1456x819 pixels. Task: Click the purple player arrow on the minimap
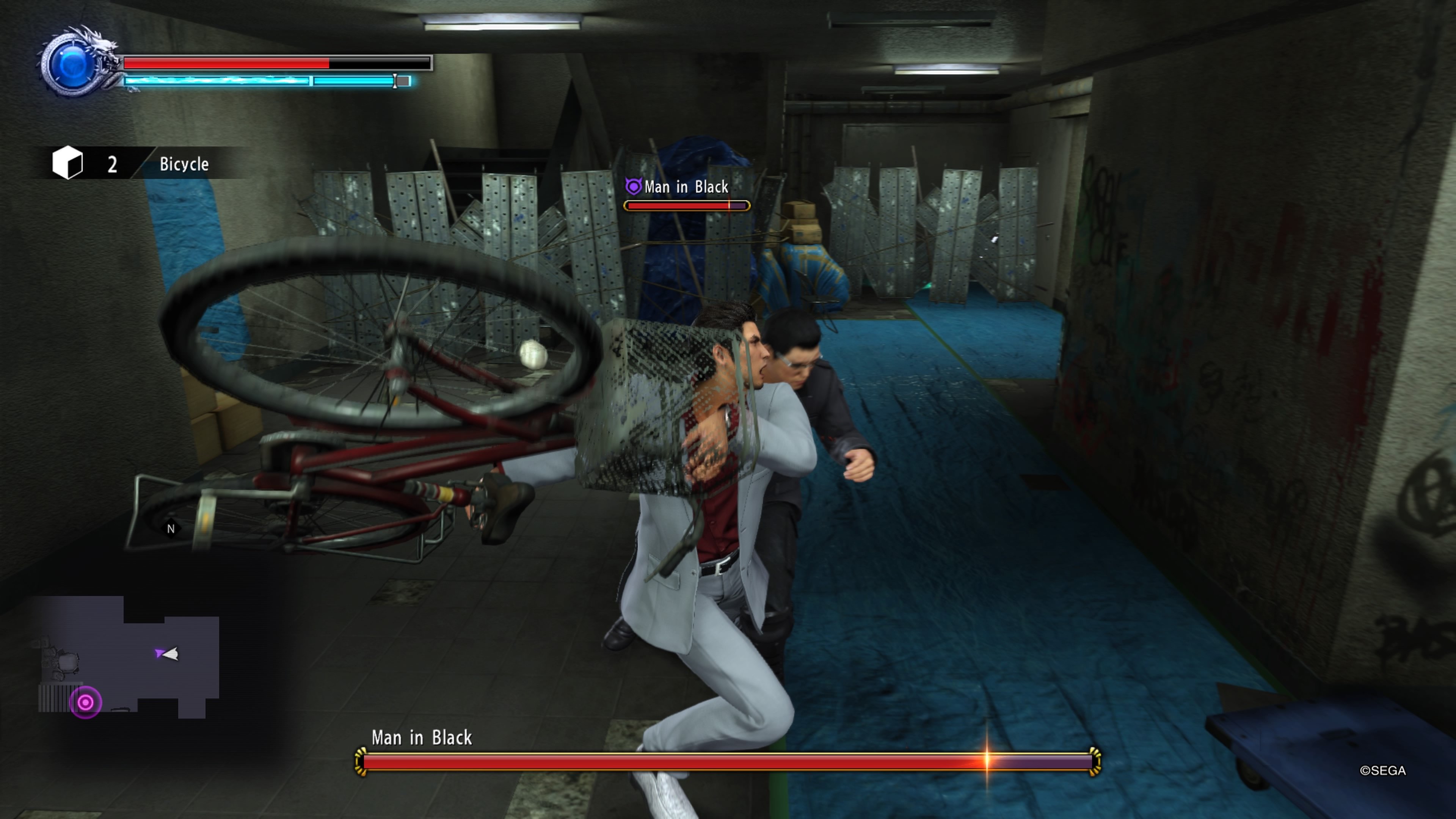(164, 653)
